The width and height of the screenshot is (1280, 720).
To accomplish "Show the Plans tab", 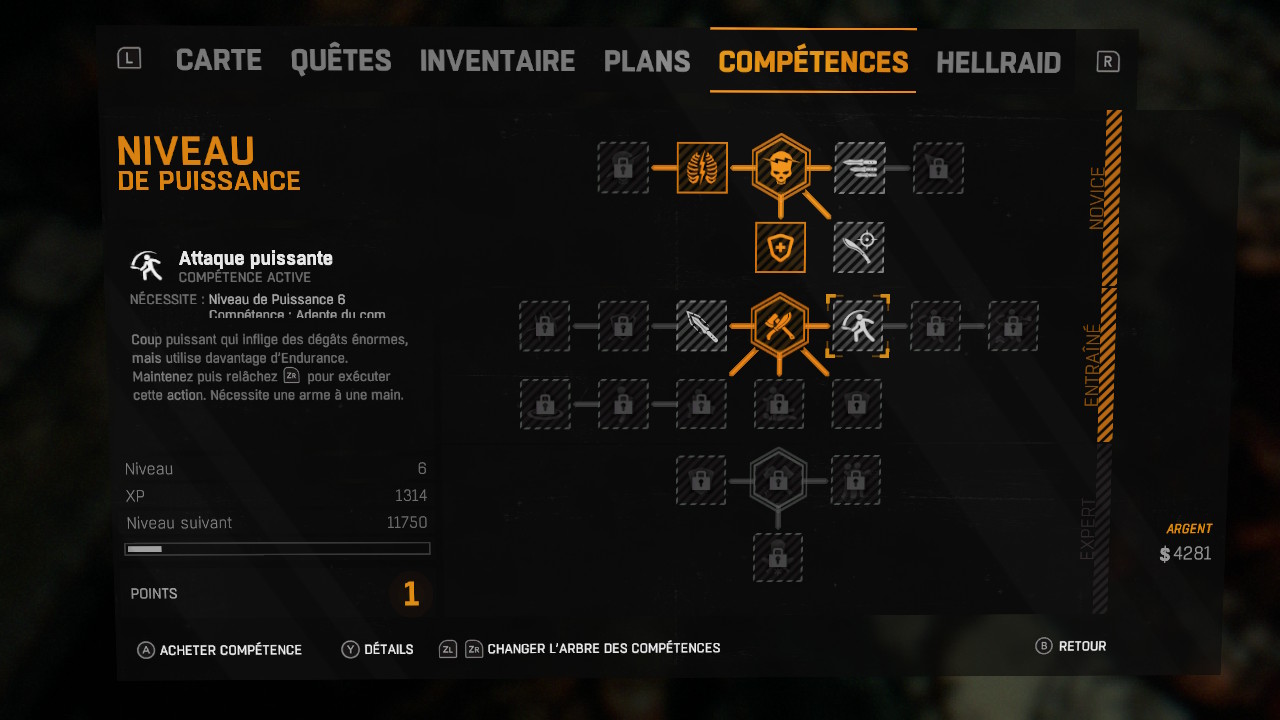I will [647, 61].
